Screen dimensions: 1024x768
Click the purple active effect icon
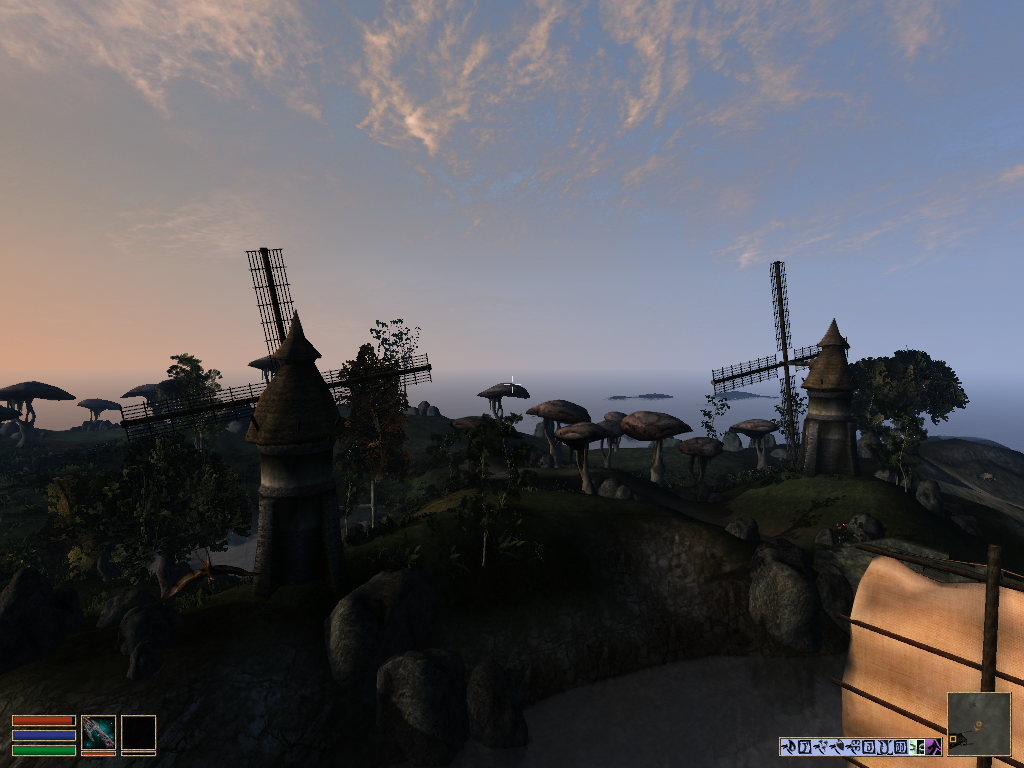coord(934,746)
